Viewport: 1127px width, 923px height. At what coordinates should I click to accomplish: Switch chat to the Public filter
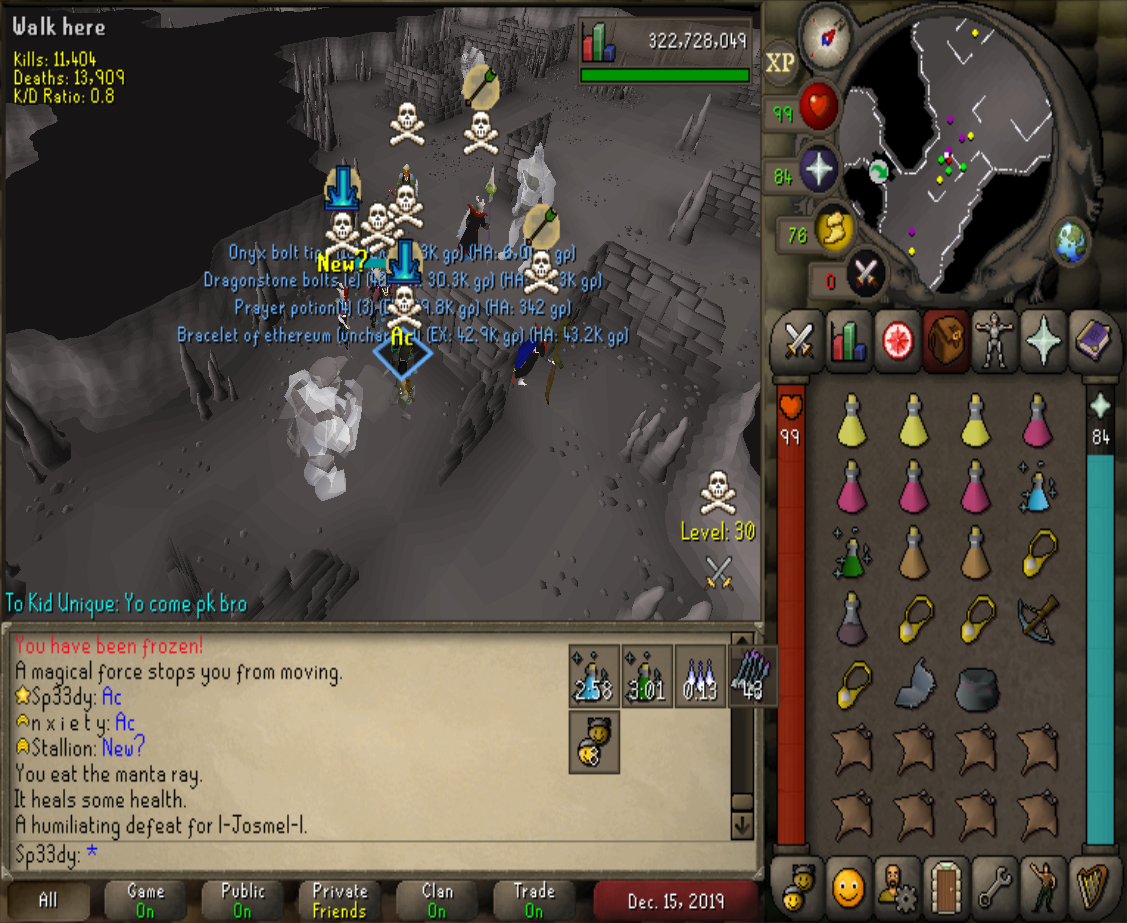point(243,900)
